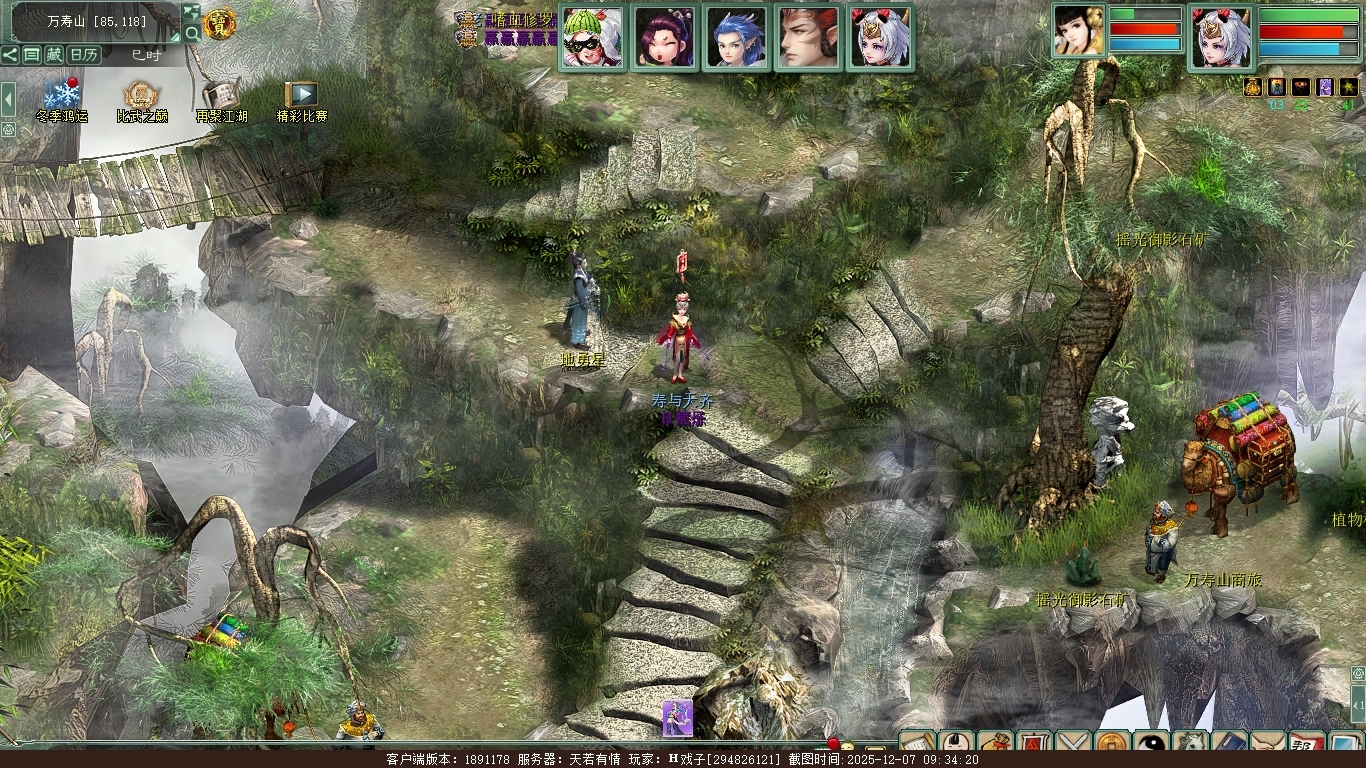Select the red-haired team member portrait
The height and width of the screenshot is (768, 1366).
(808, 38)
